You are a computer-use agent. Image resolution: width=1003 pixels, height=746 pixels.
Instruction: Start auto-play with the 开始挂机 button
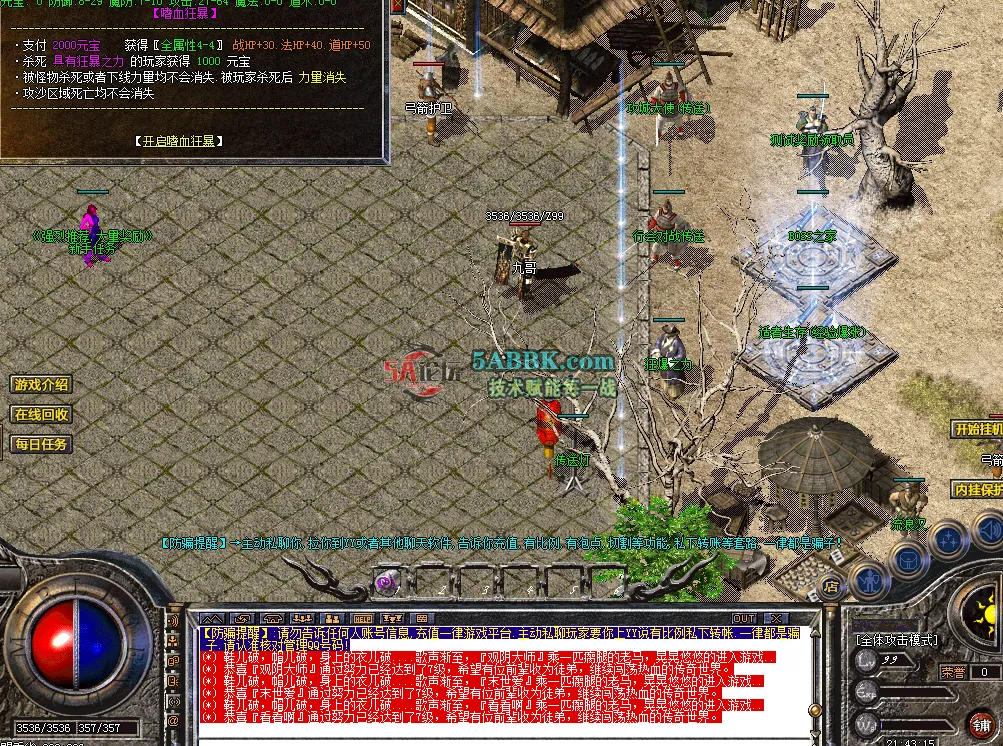coord(977,429)
